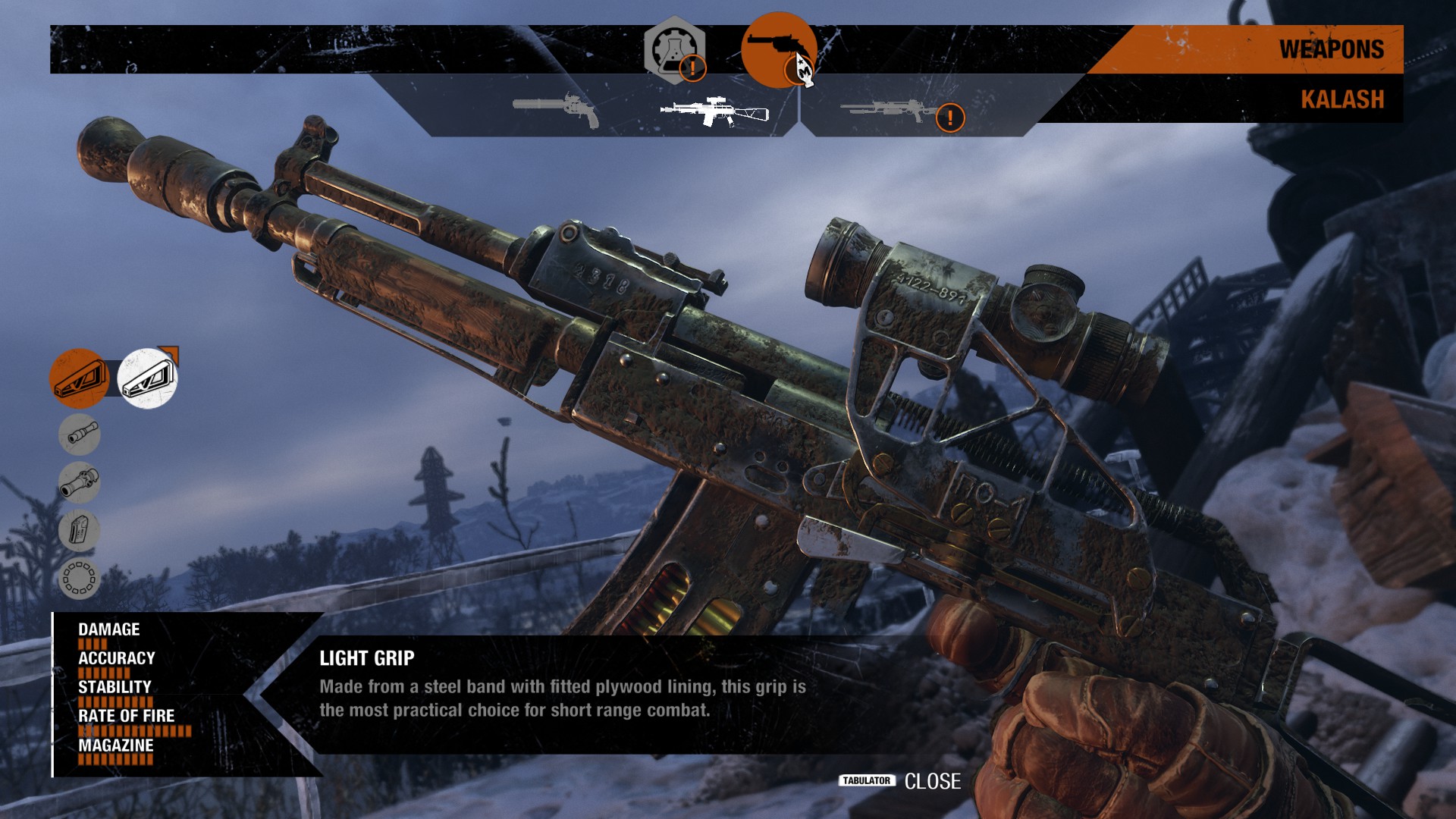The width and height of the screenshot is (1456, 819).
Task: Open the magazine attachment category
Action: tap(80, 530)
